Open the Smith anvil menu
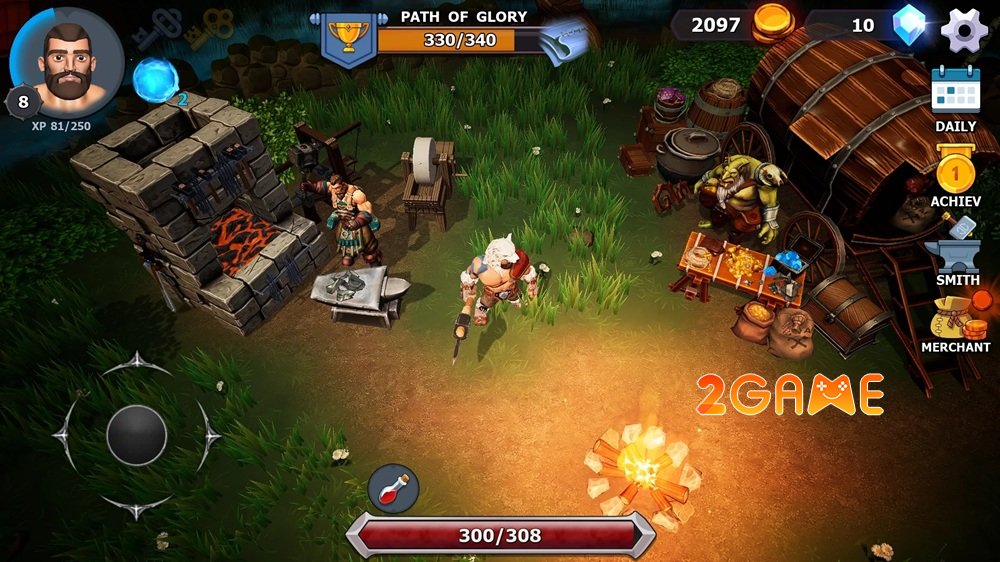The height and width of the screenshot is (562, 1000). point(957,254)
